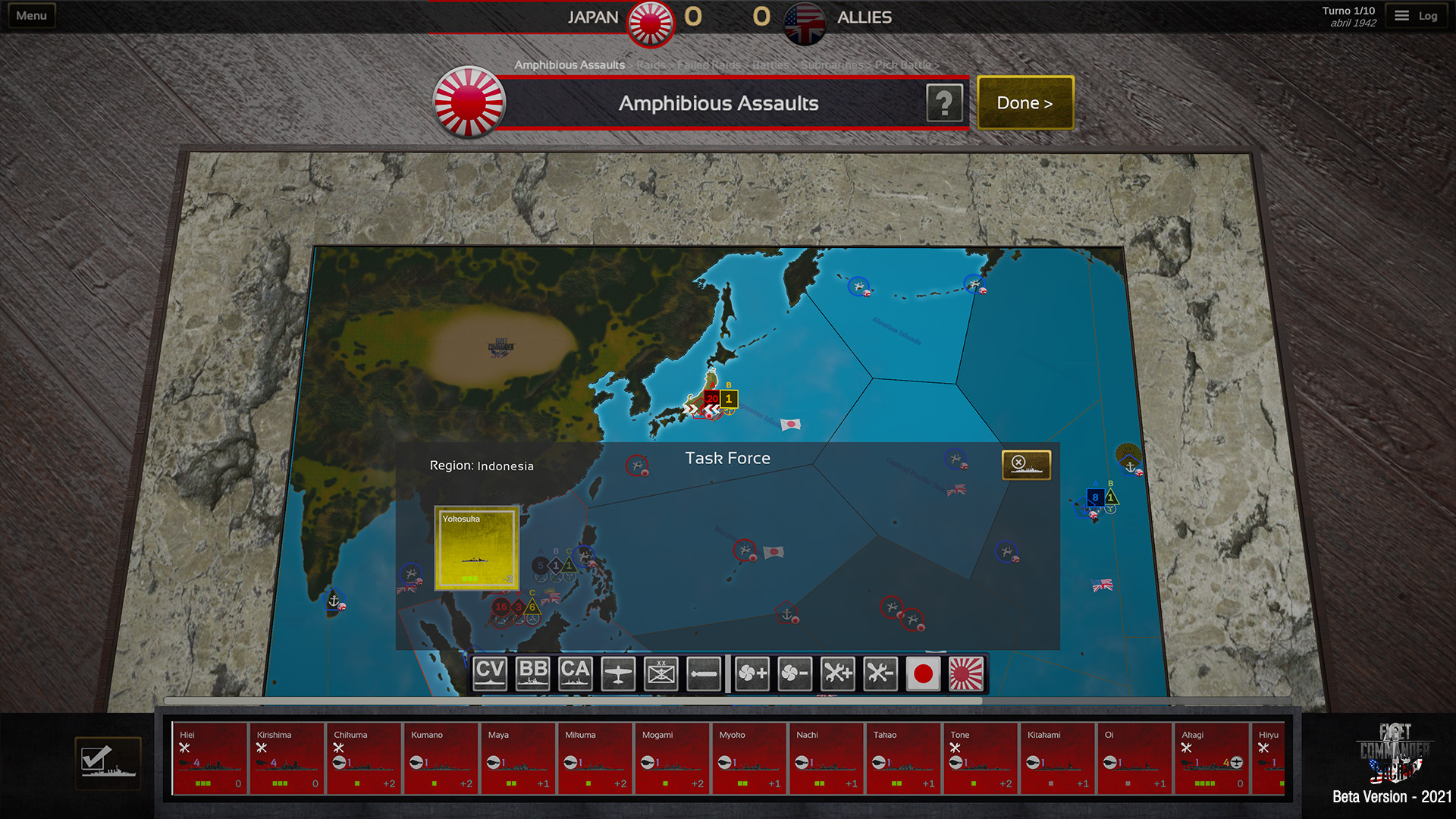Click the troop transport (XX) icon
Viewport: 1456px width, 819px height.
[661, 673]
